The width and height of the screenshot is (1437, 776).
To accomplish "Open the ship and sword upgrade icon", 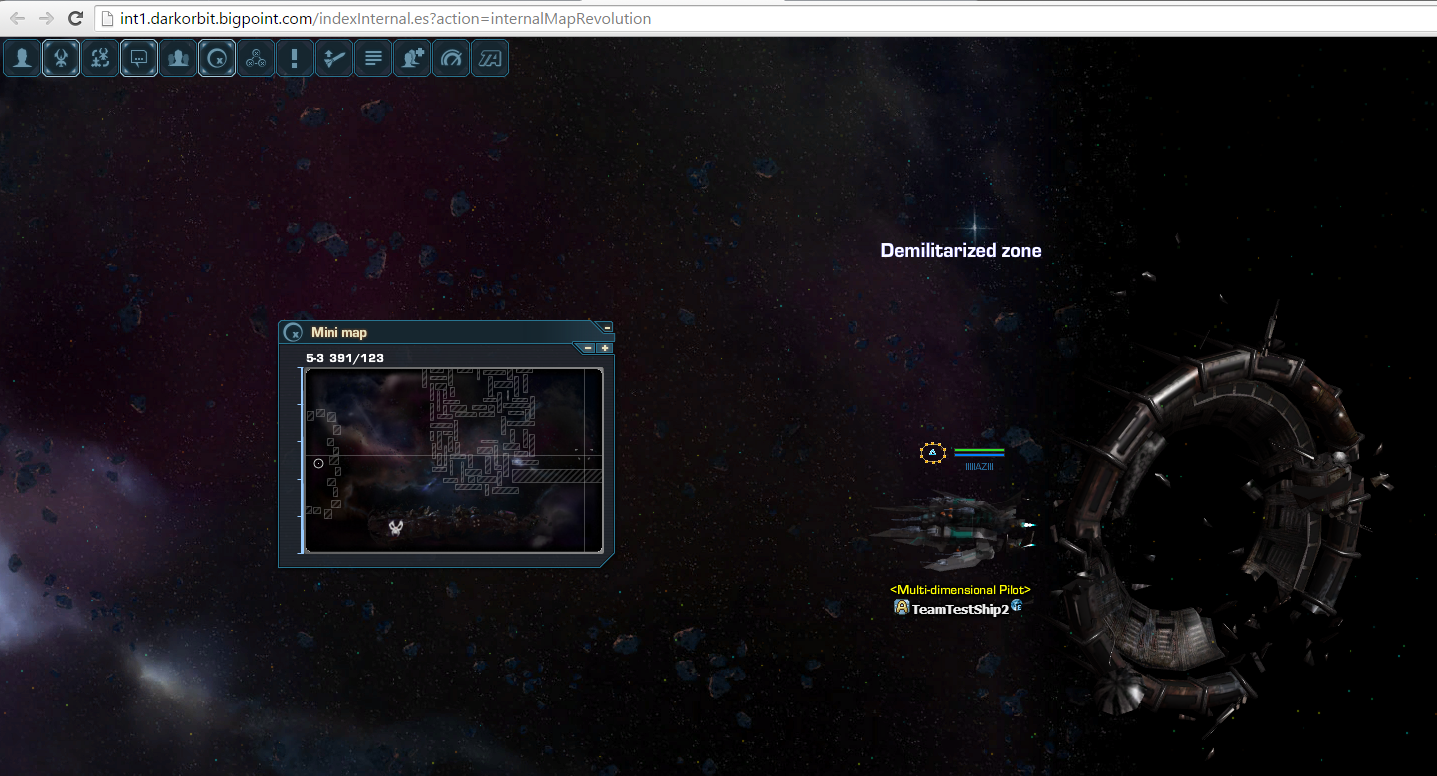I will click(x=333, y=58).
